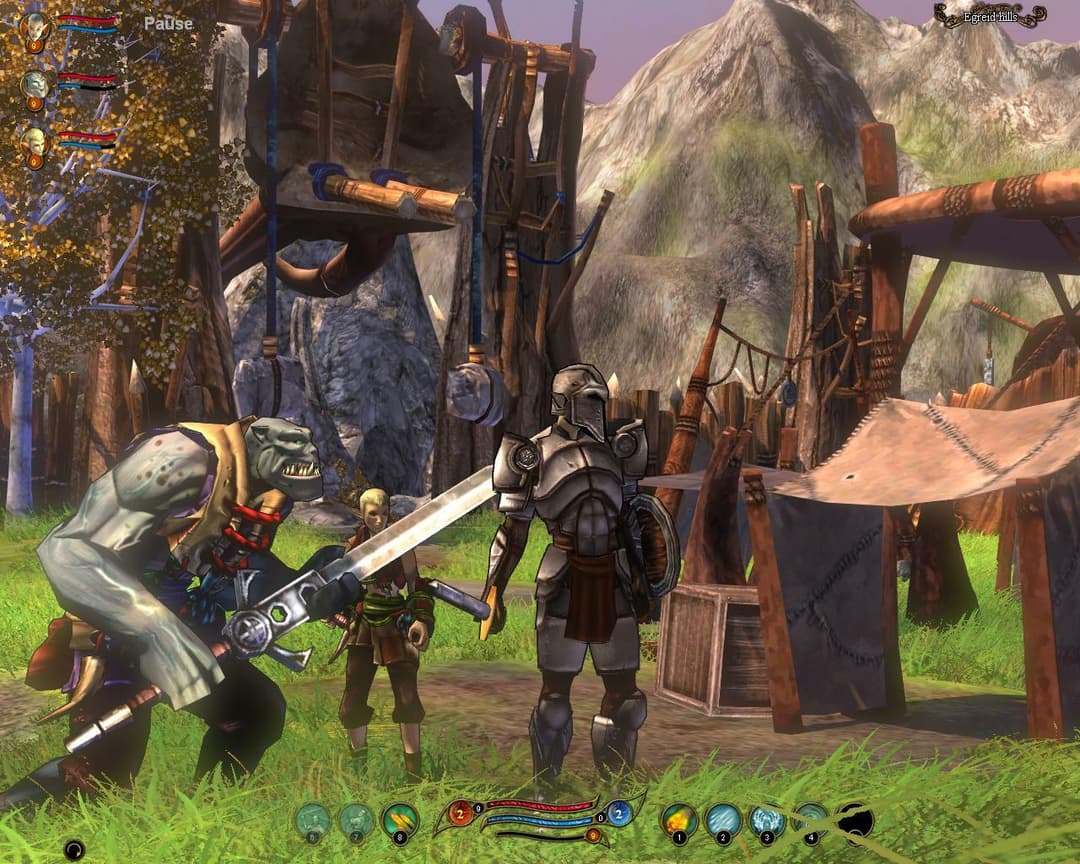The width and height of the screenshot is (1080, 864).
Task: Use the red health potion orb
Action: point(461,813)
